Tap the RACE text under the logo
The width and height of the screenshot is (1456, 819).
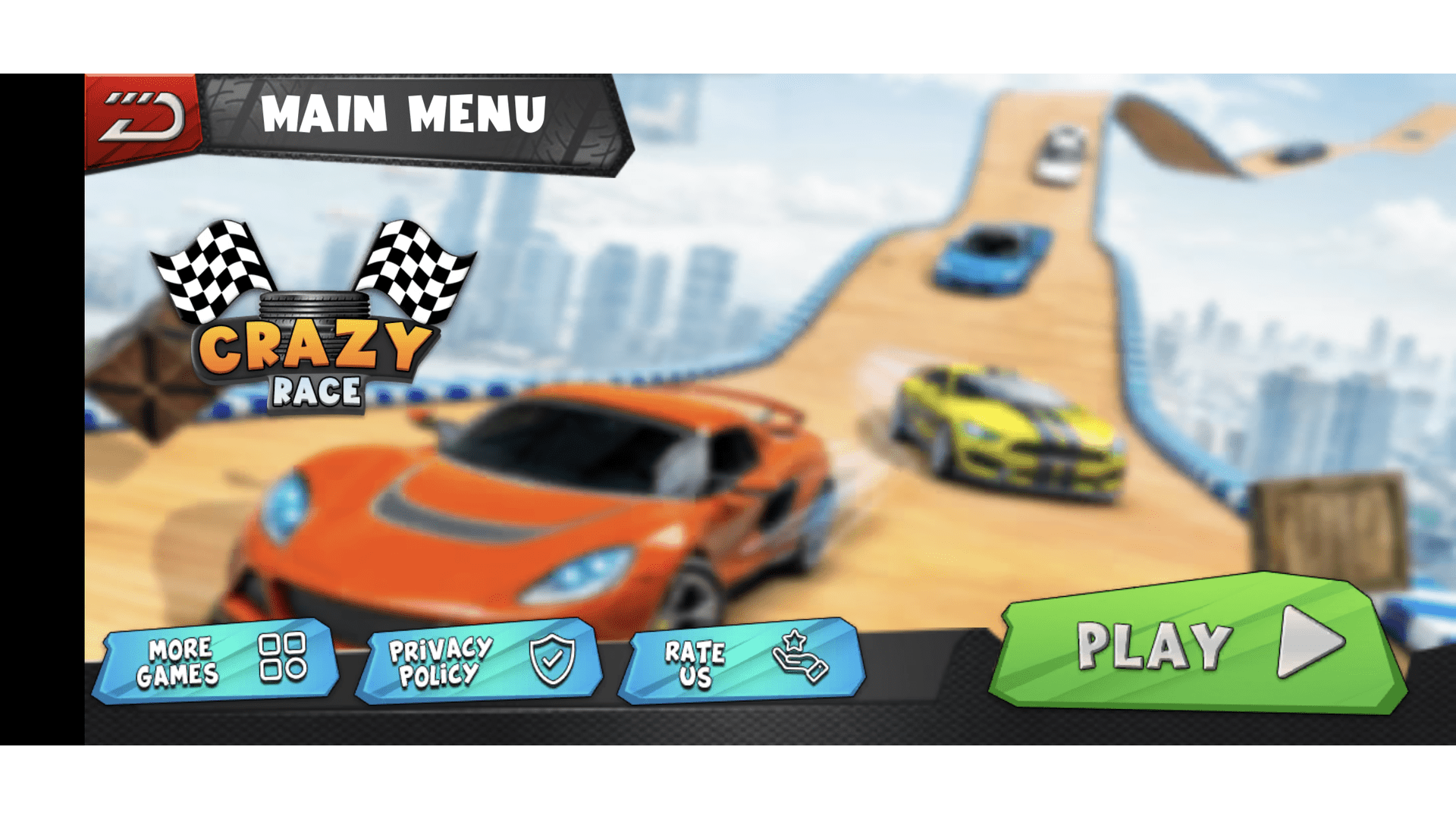(317, 391)
